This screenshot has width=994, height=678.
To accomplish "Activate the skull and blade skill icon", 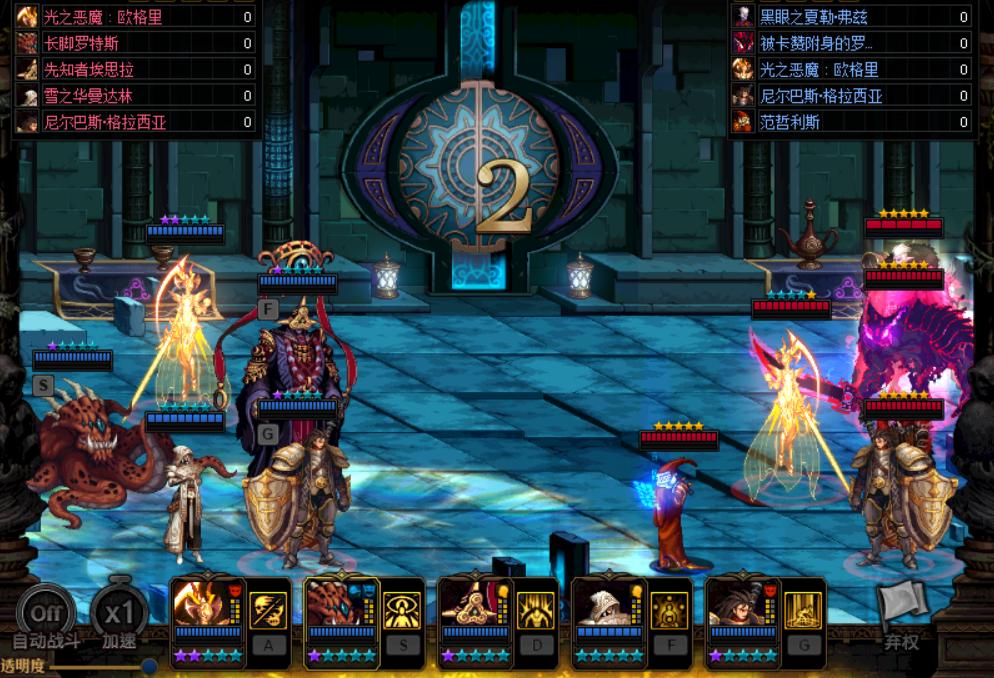I will click(x=269, y=610).
